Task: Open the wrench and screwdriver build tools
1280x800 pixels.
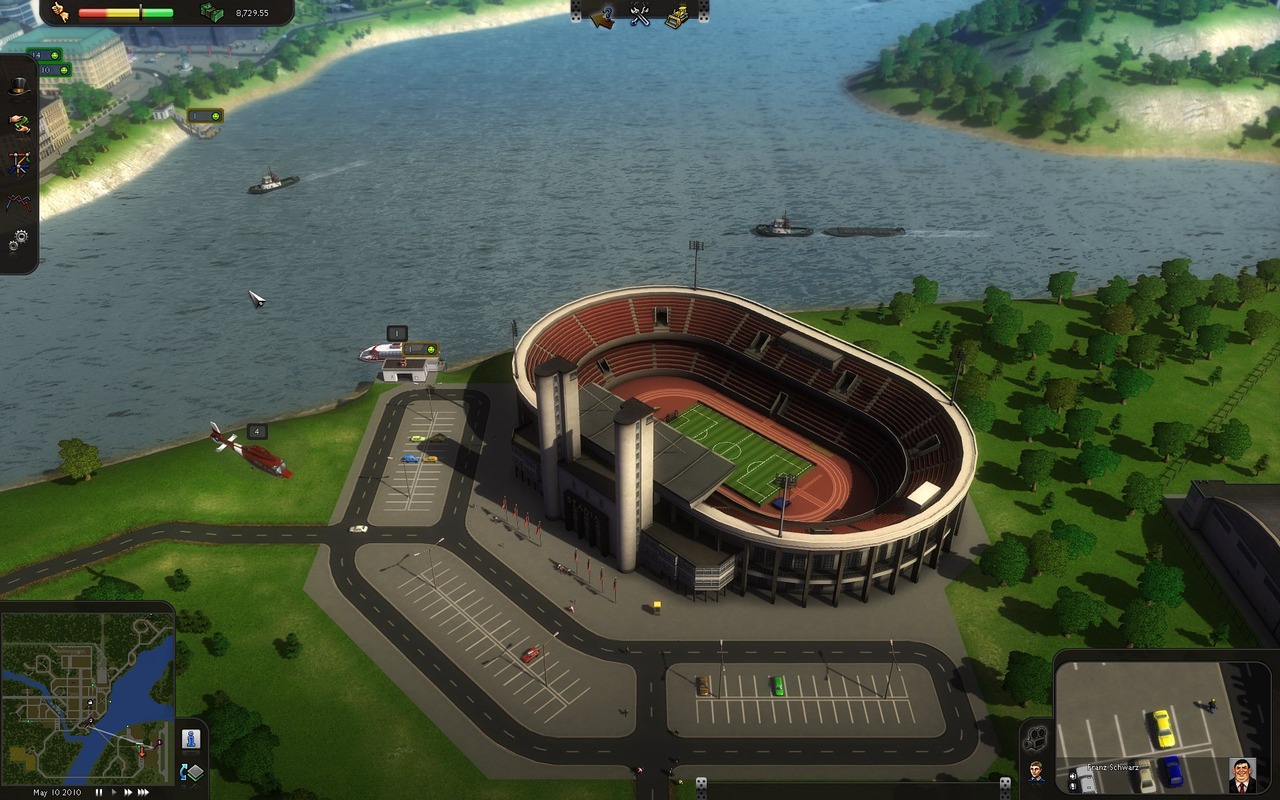Action: 640,15
